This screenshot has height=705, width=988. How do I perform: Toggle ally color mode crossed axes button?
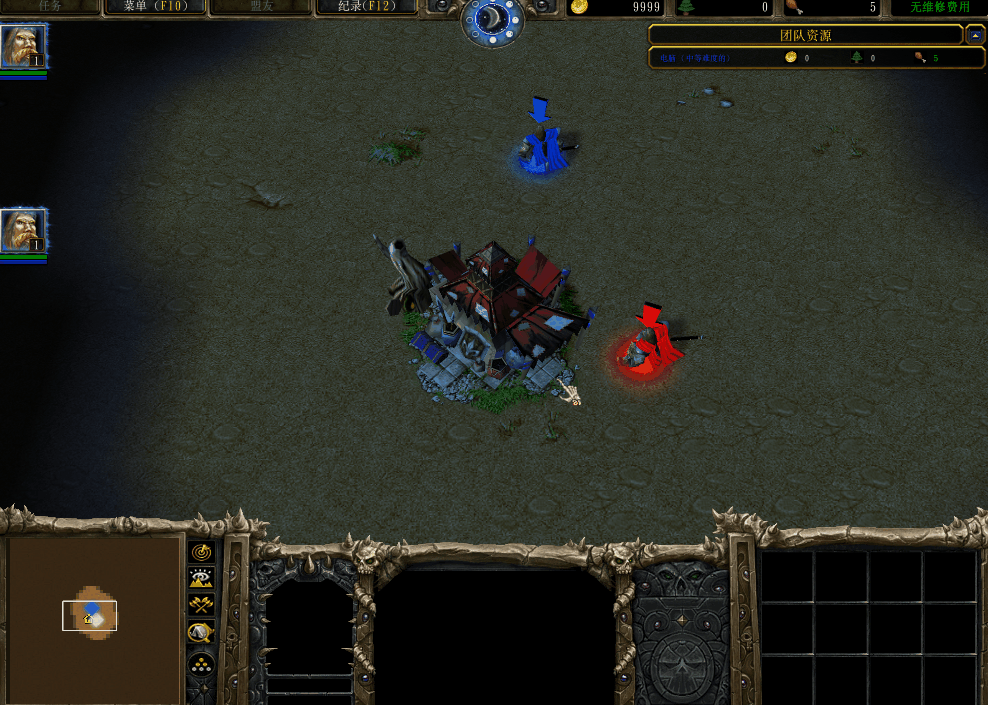[x=201, y=604]
